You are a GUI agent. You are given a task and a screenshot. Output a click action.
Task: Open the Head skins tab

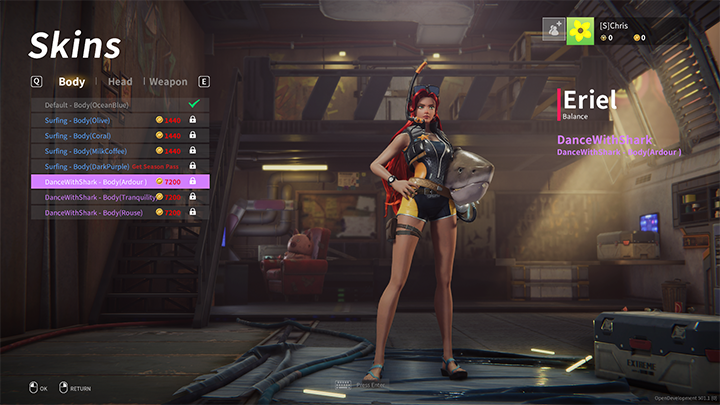click(x=120, y=82)
